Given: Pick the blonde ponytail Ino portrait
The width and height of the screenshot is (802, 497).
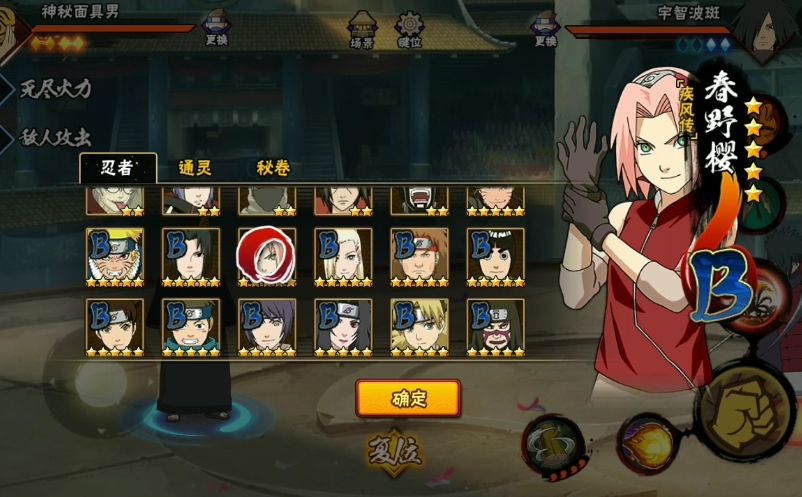Looking at the screenshot, I should point(343,257).
